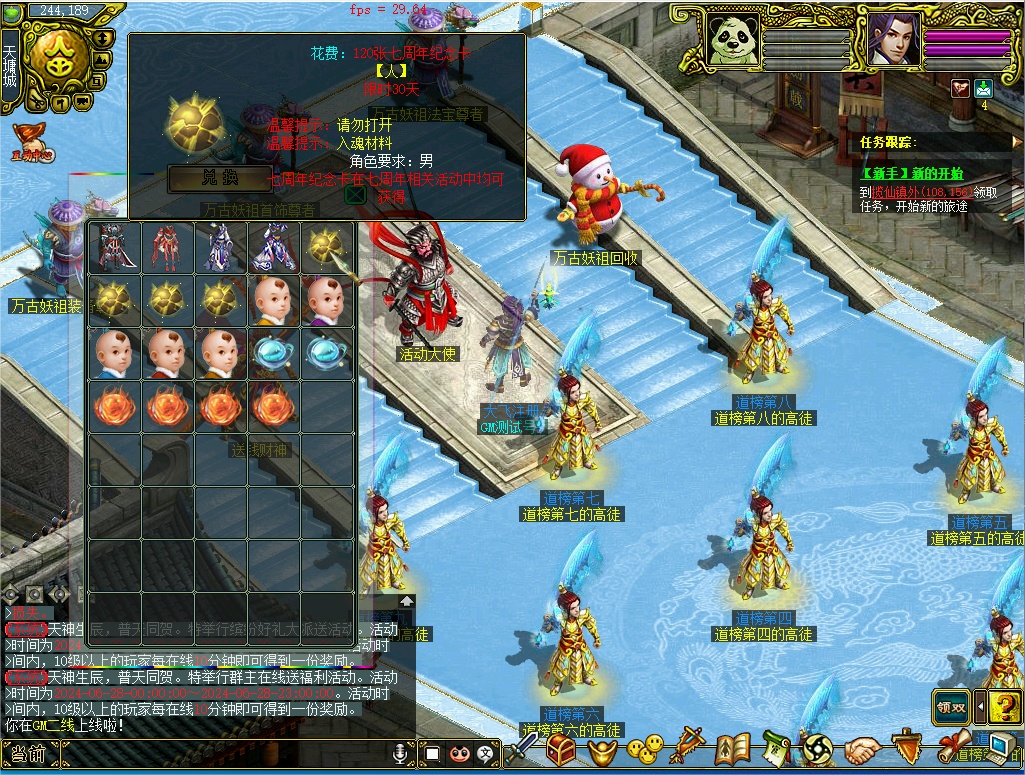This screenshot has height=775, width=1025.
Task: Open the player character portrait
Action: point(893,40)
